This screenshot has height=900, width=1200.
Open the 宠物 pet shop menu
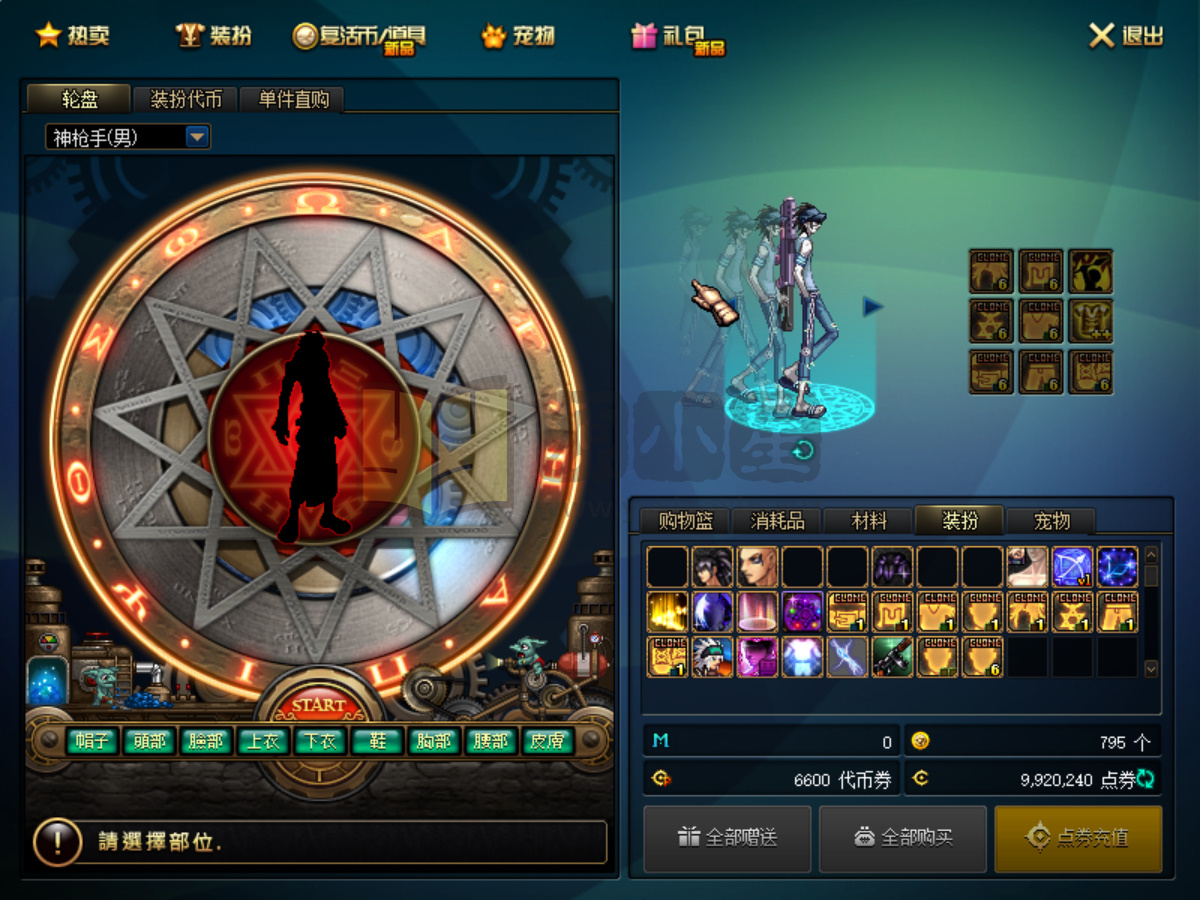click(x=519, y=36)
